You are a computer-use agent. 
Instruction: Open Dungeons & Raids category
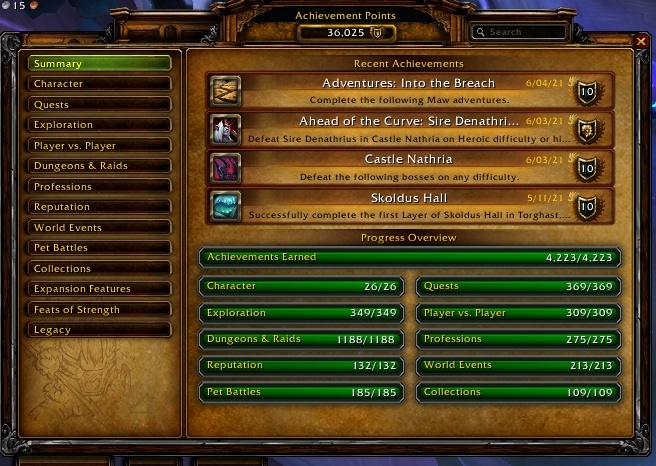click(x=99, y=166)
